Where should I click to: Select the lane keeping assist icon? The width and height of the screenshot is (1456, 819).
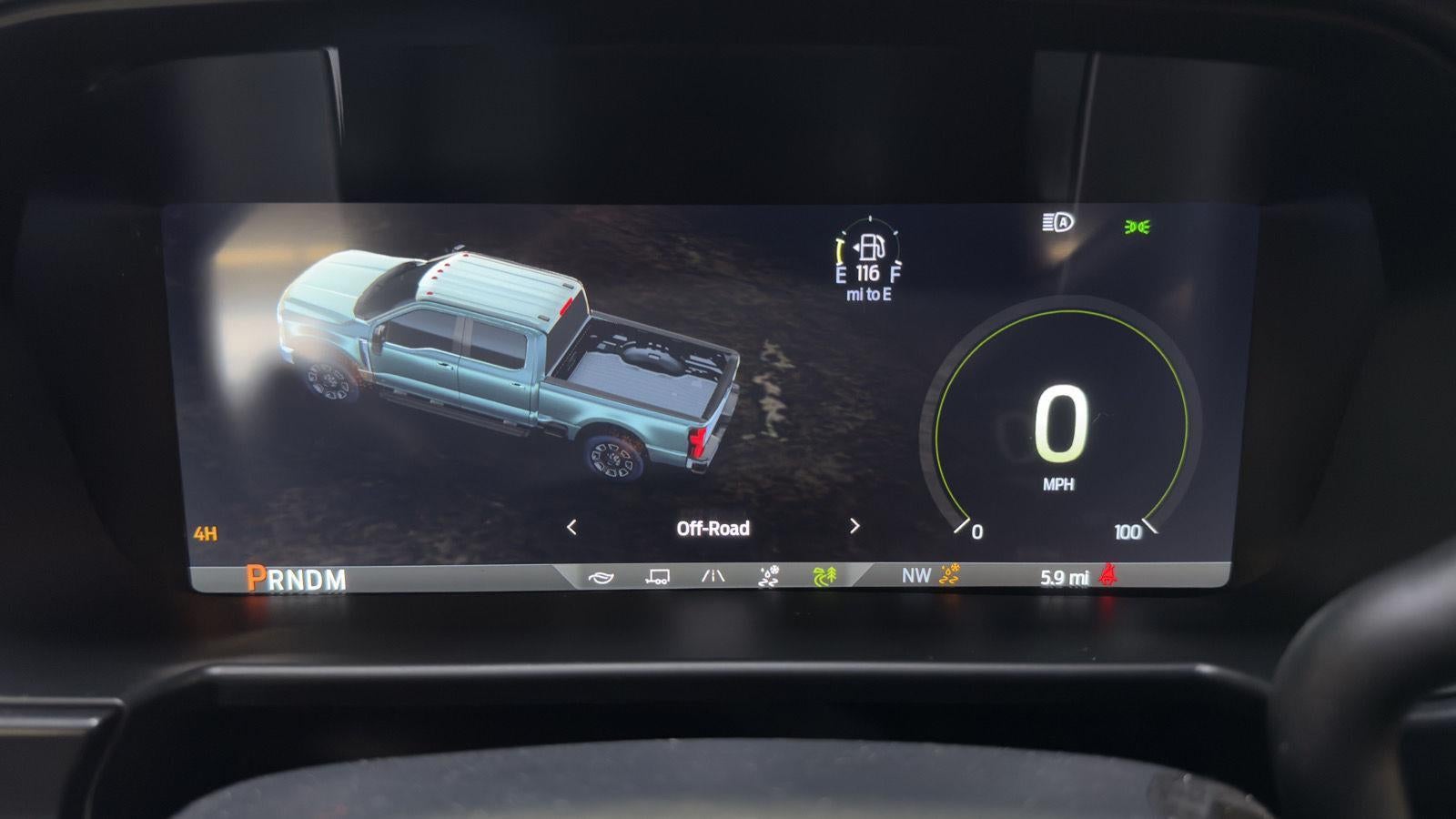pos(714,574)
